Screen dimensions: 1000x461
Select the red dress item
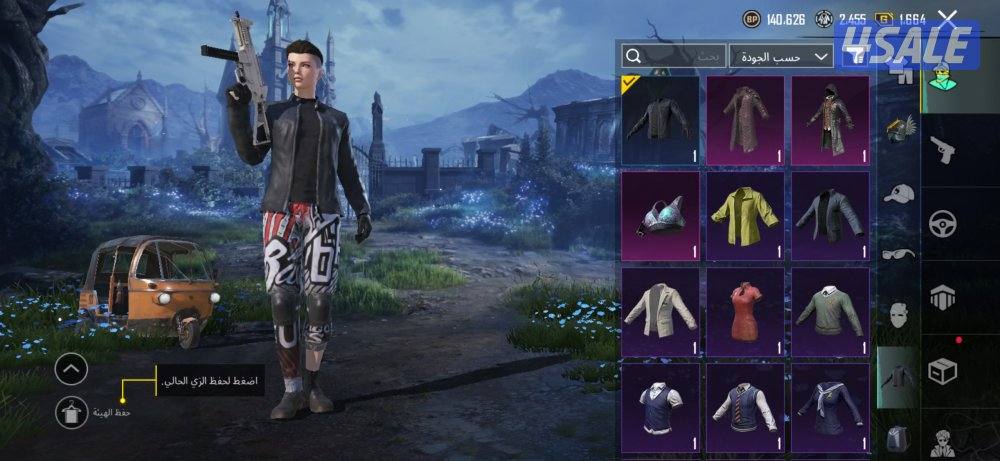click(x=745, y=310)
